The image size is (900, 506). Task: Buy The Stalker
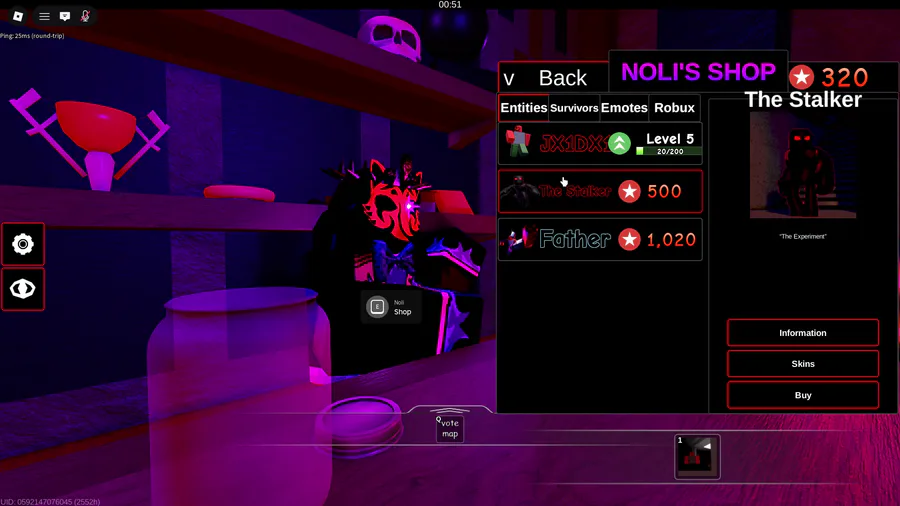click(803, 395)
